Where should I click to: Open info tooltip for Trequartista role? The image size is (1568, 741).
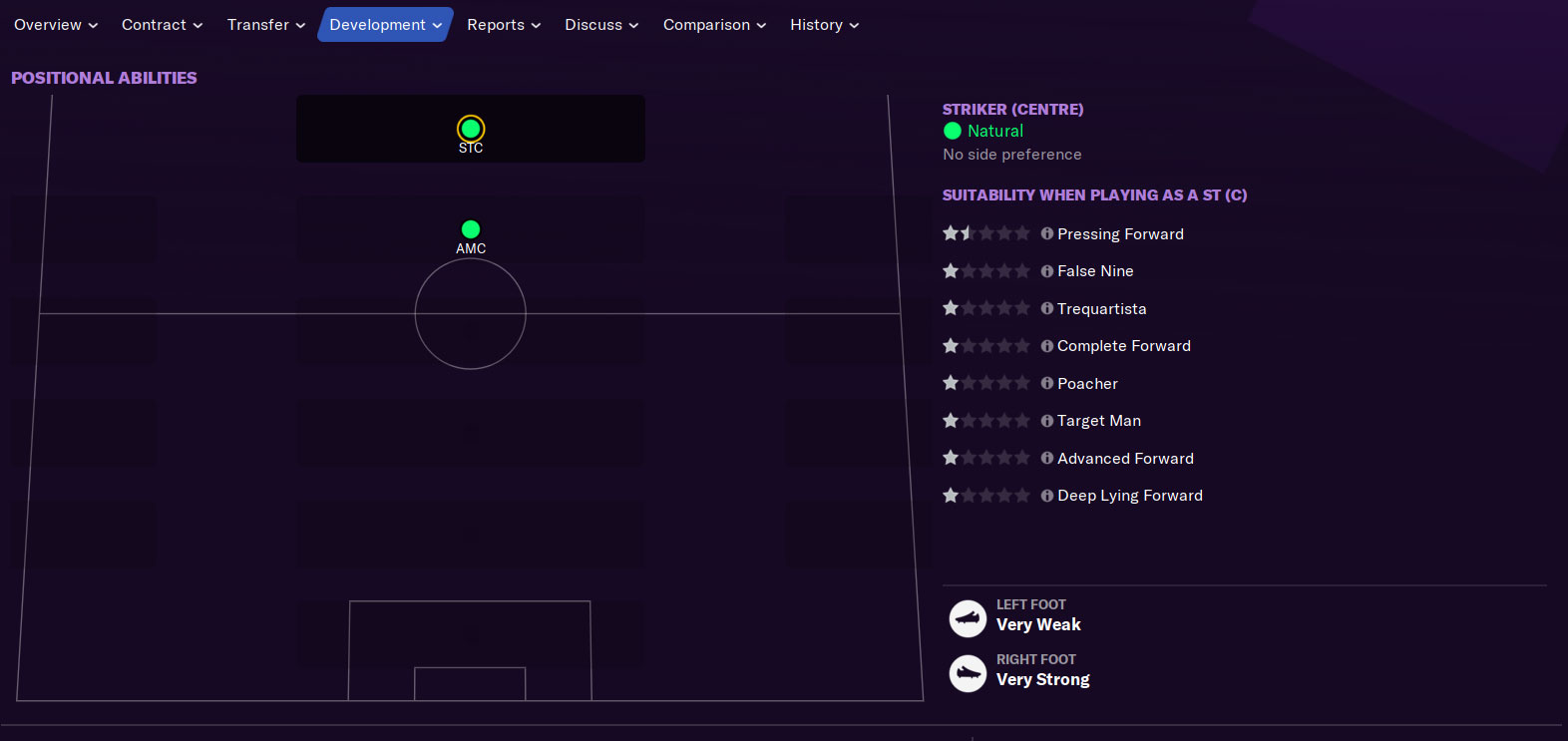(x=1046, y=308)
